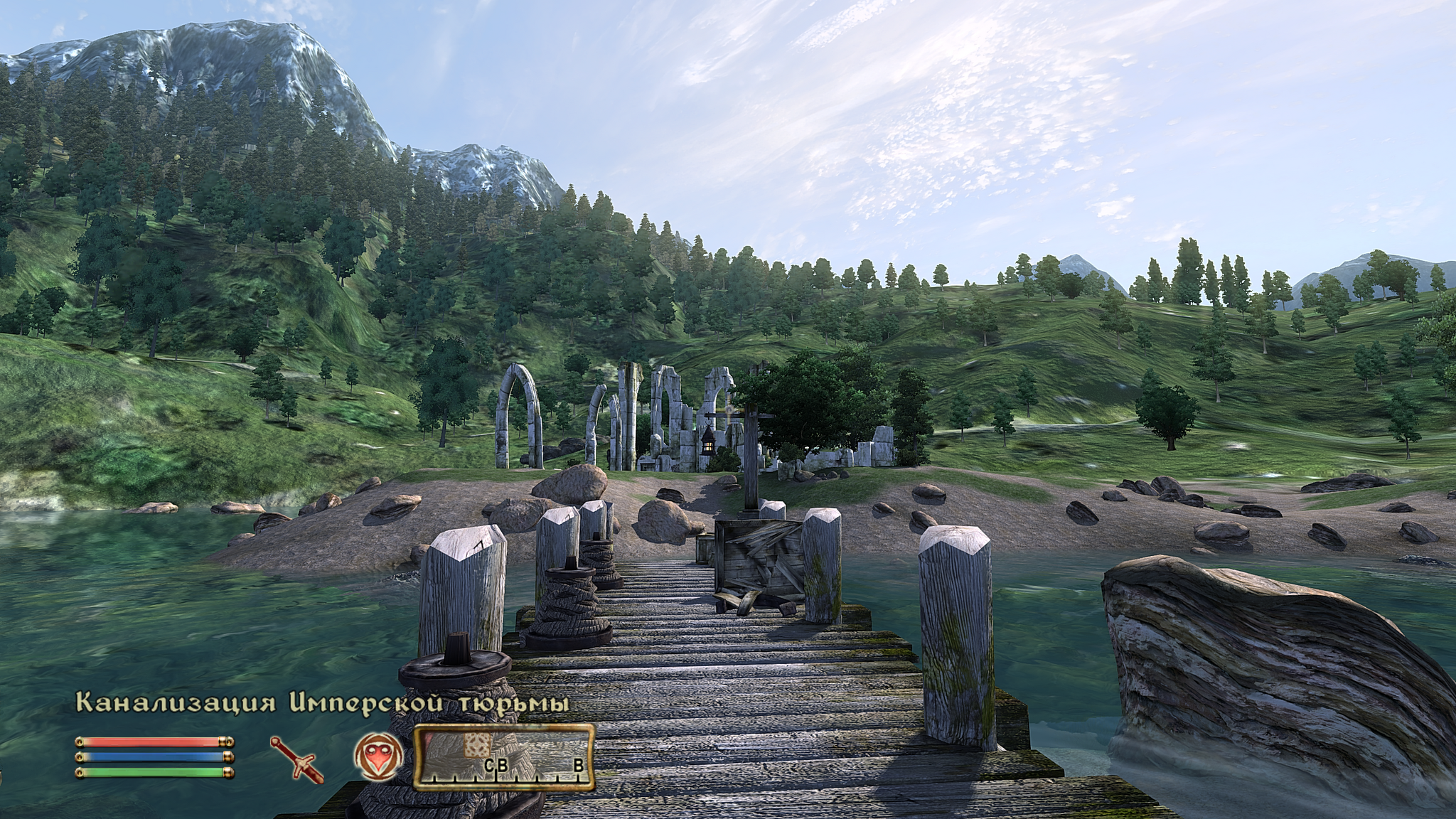Click the heart-shaped active spell icon
The width and height of the screenshot is (1456, 819).
point(379,755)
